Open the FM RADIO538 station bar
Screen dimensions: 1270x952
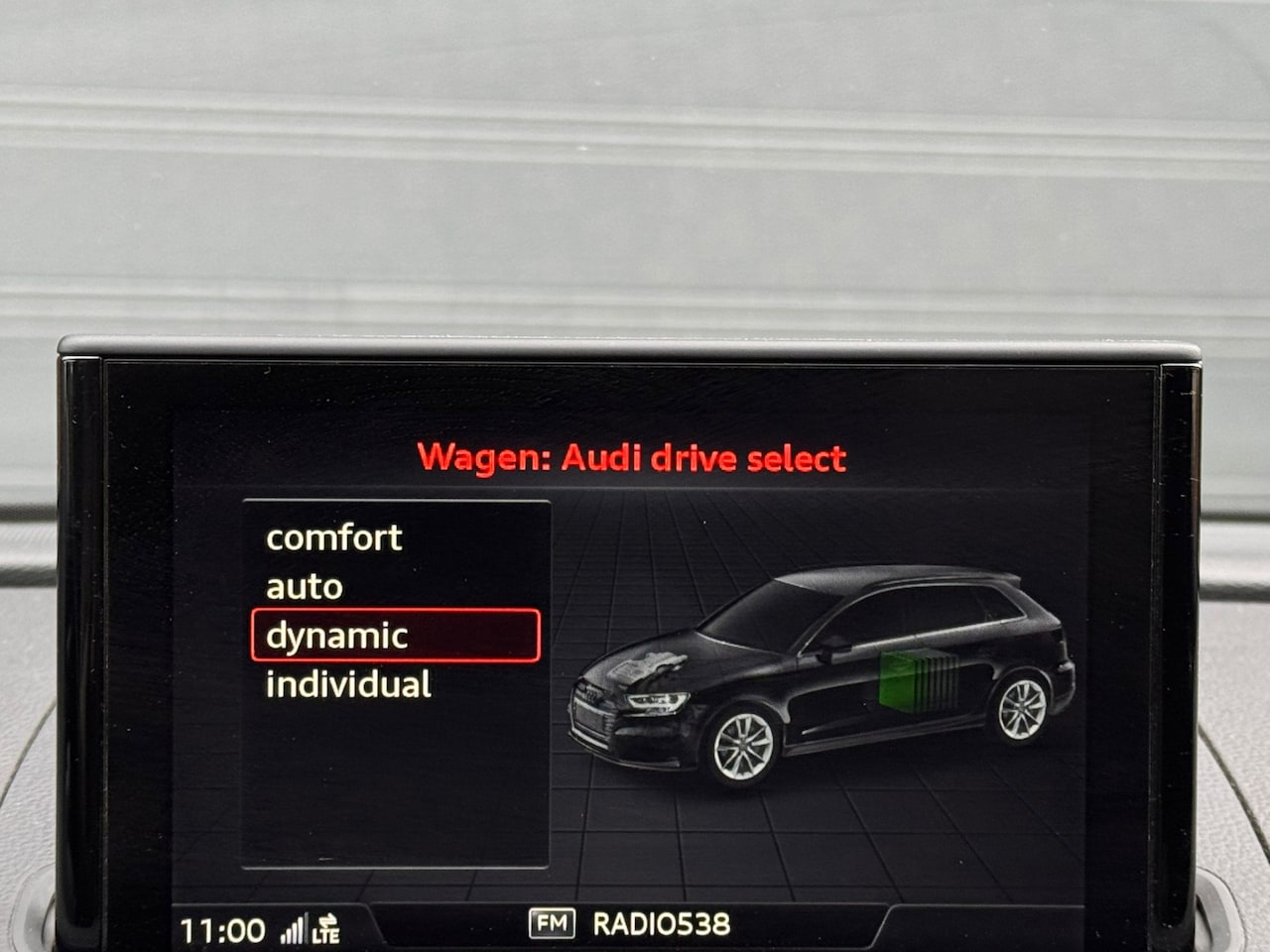point(630,924)
